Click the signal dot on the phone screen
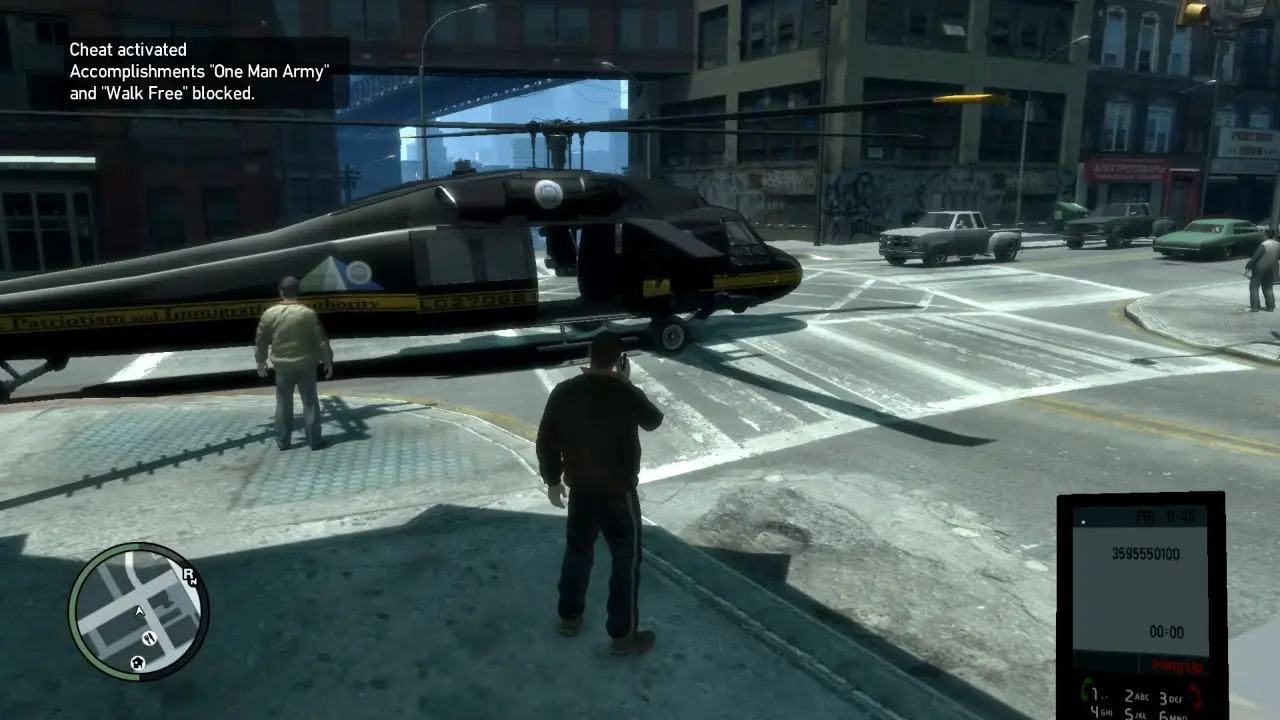The height and width of the screenshot is (720, 1280). point(1084,521)
